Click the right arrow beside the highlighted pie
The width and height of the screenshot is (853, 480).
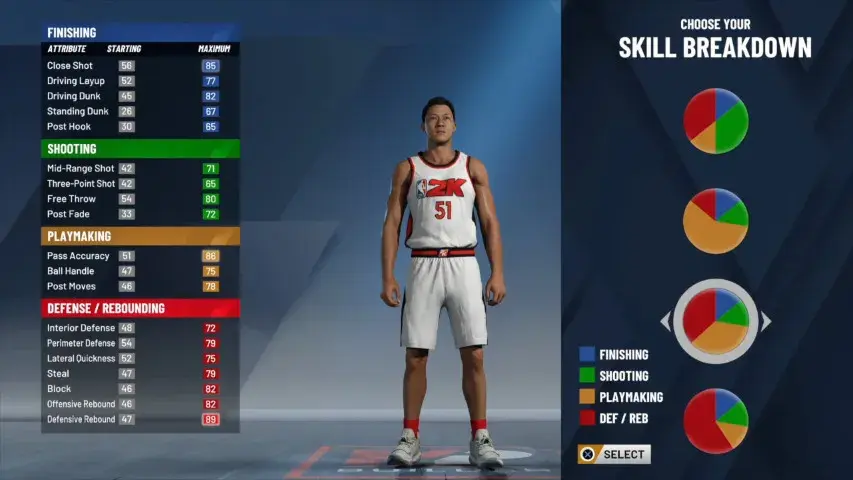pos(766,322)
